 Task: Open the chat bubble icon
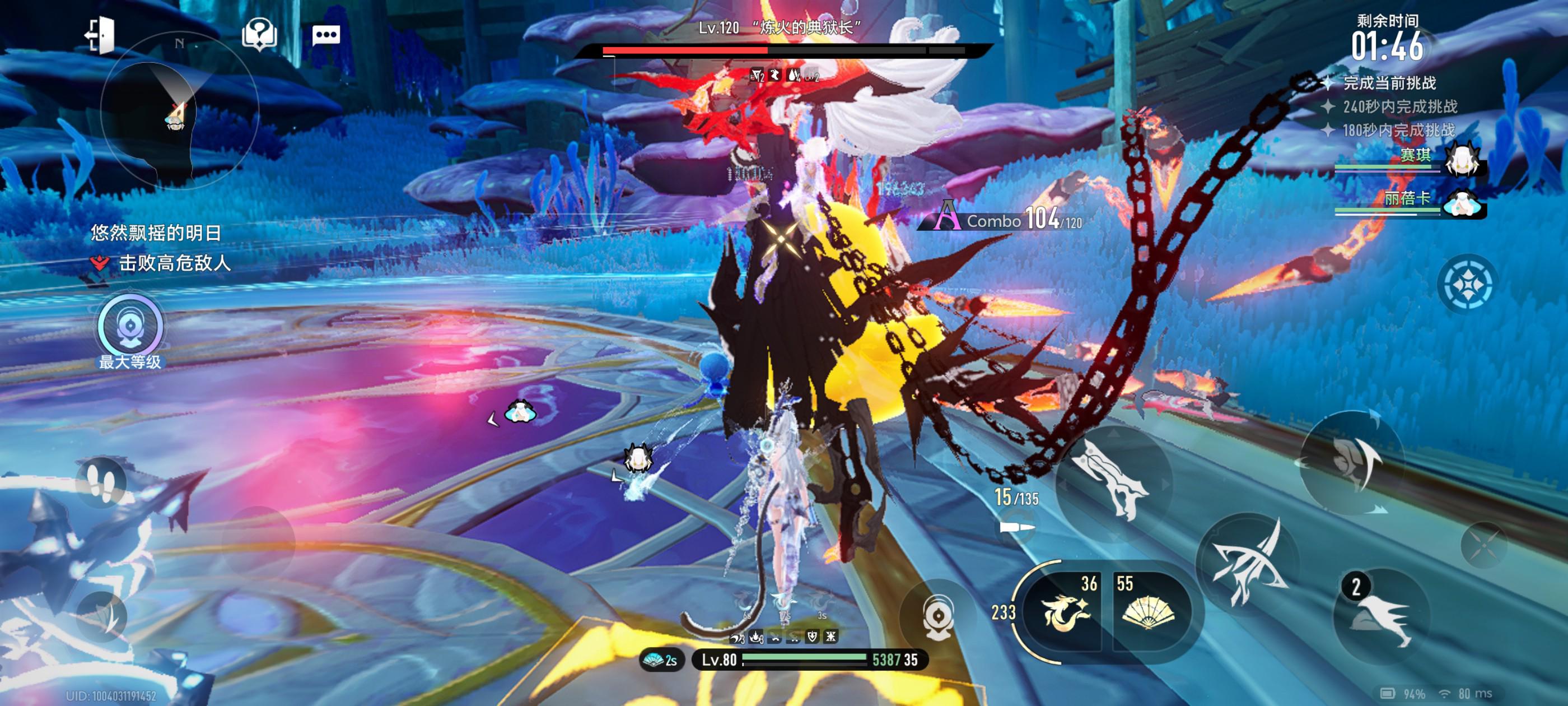pos(326,35)
